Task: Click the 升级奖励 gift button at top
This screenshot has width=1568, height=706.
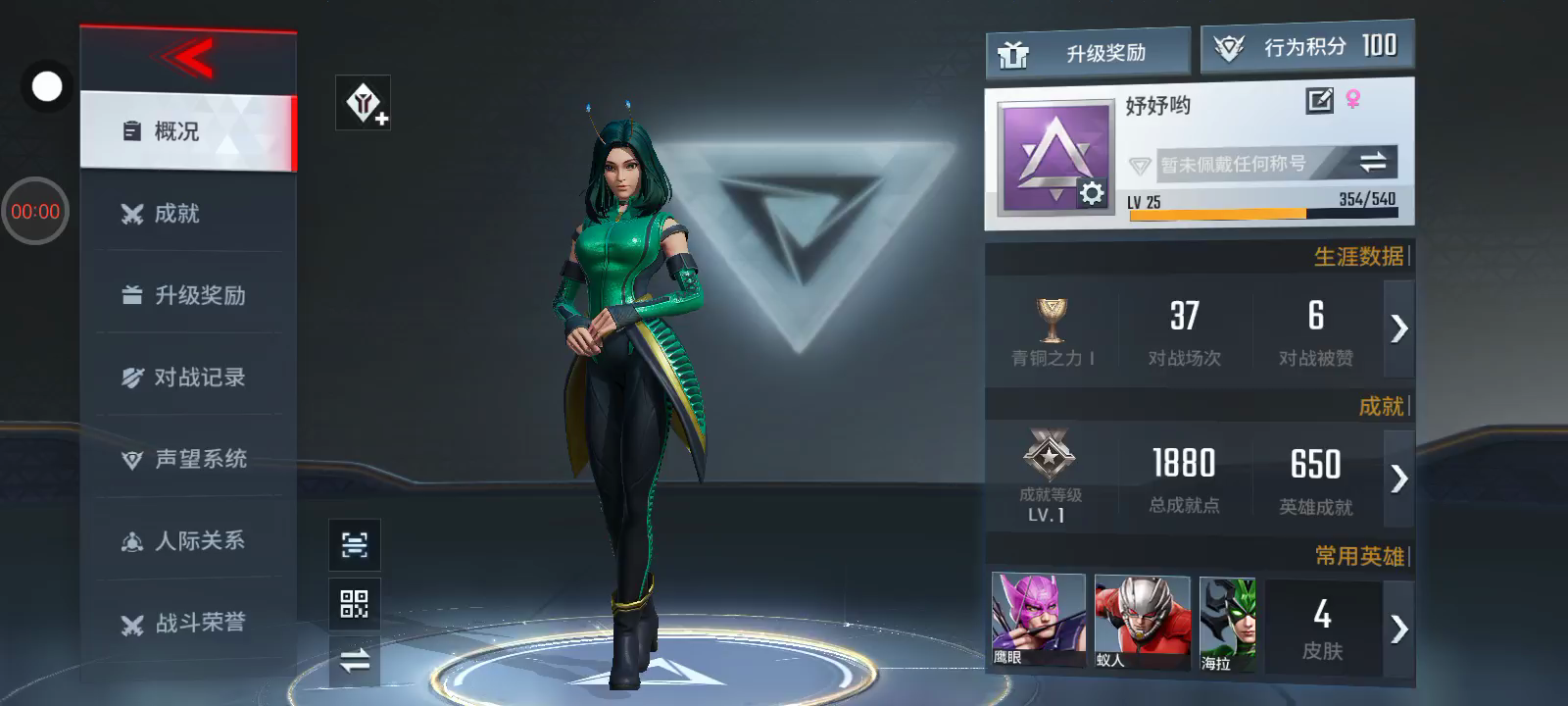Action: tap(1088, 53)
